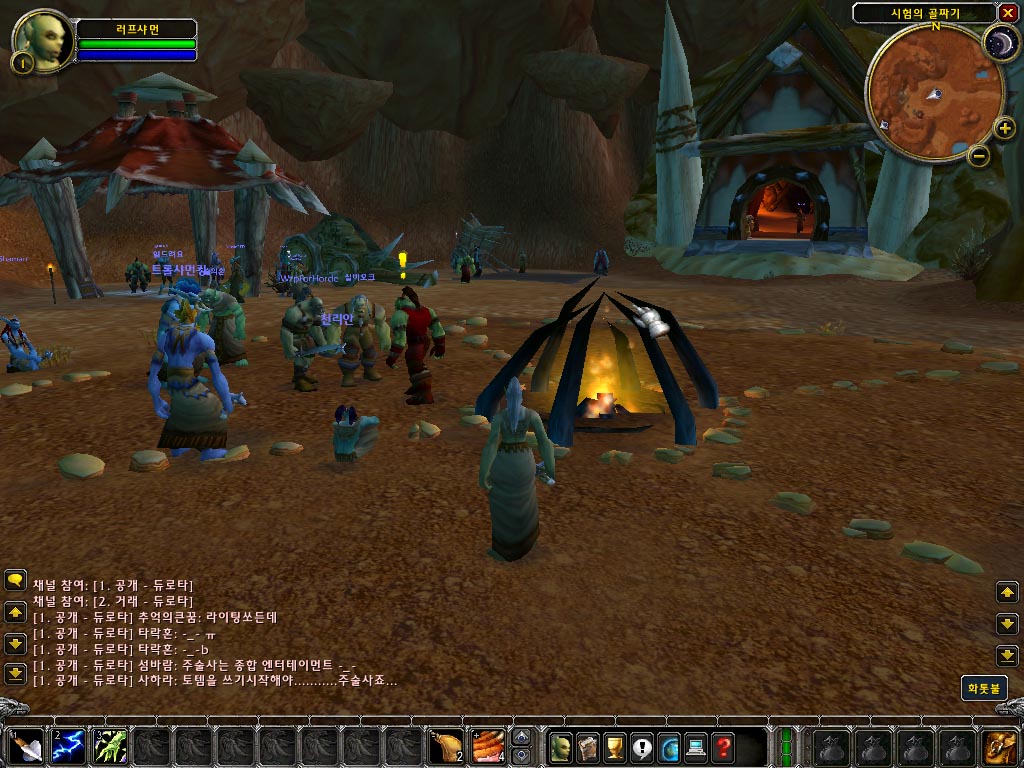Open the talents goblet micro button
1024x768 pixels.
coord(615,746)
